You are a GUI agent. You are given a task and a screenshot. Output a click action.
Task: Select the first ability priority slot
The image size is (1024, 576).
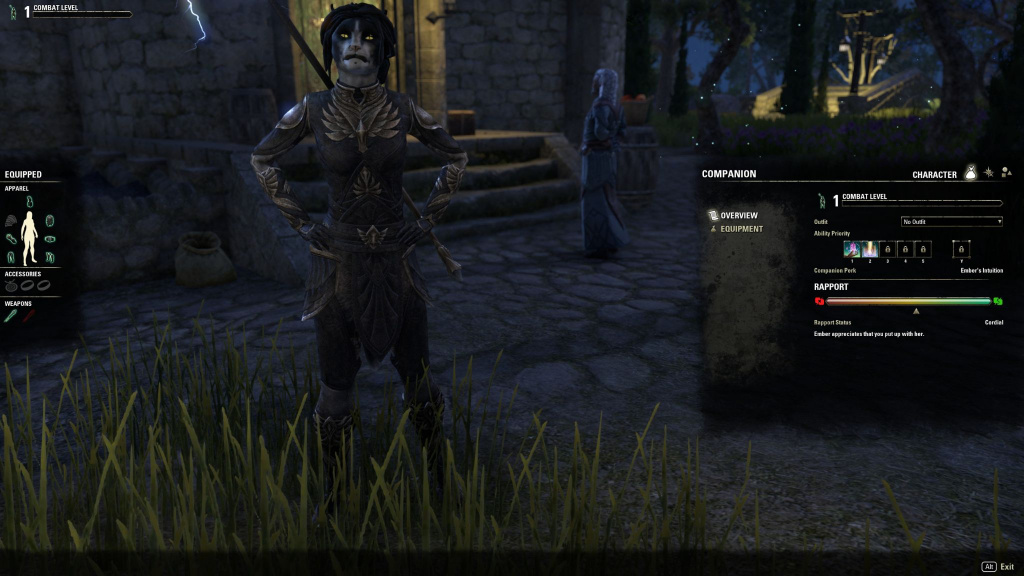852,249
